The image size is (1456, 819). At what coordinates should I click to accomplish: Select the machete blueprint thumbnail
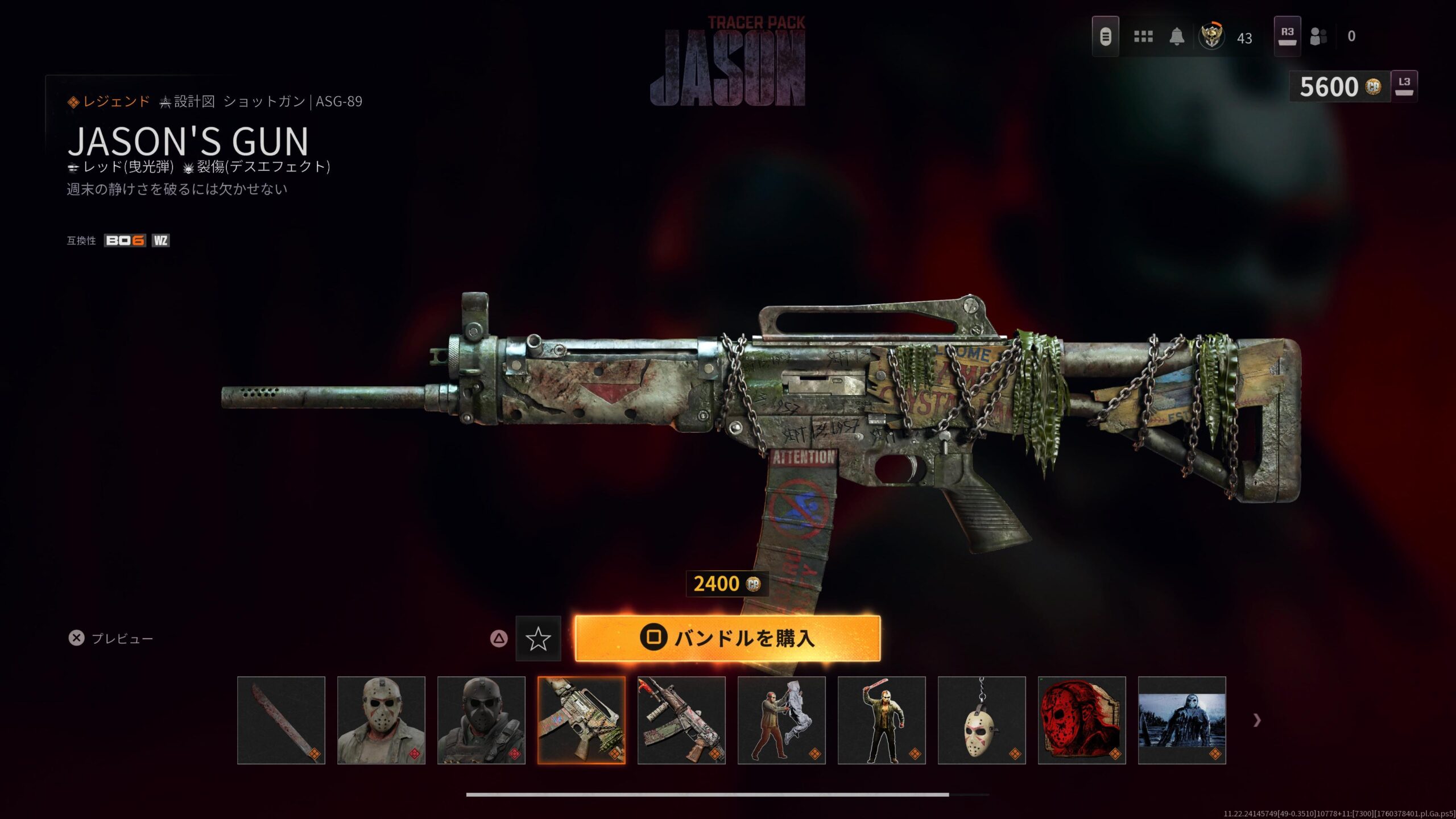281,720
